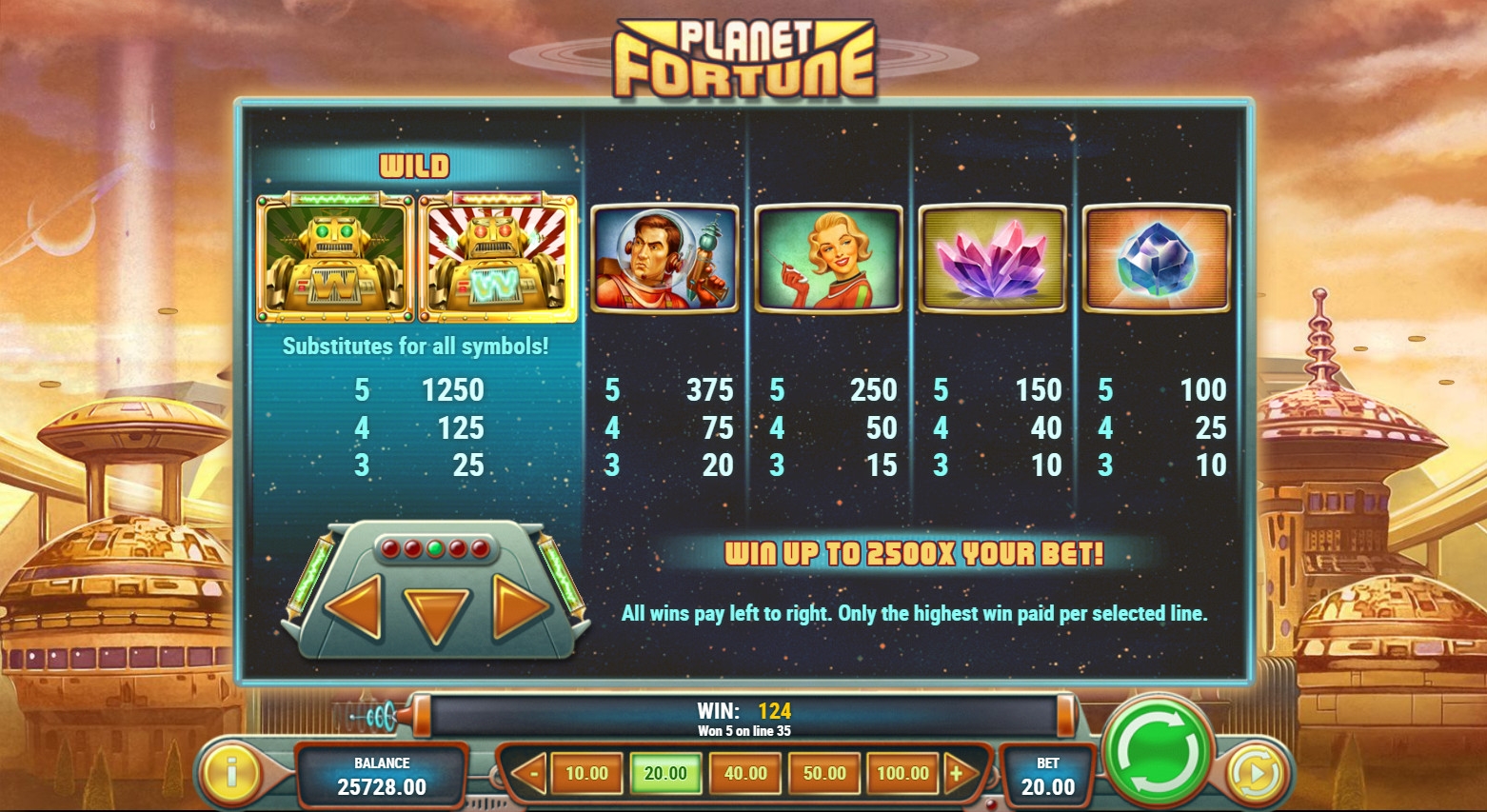Go to the previous paytable page
Viewport: 1487px width, 812px height.
click(354, 606)
